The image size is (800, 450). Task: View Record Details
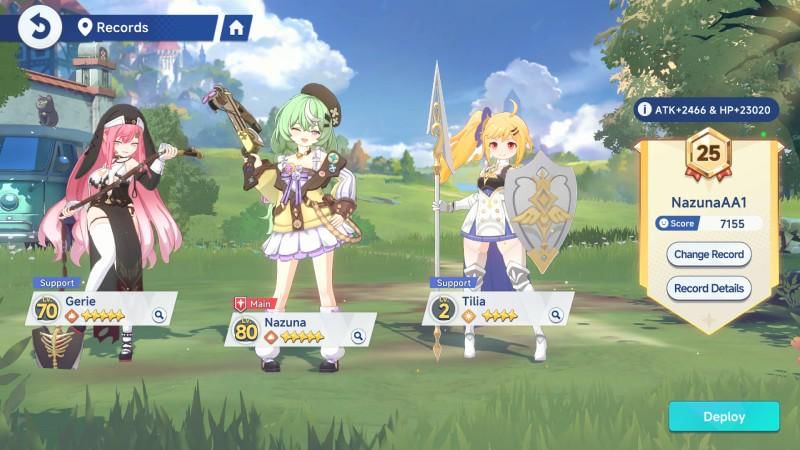pos(708,289)
